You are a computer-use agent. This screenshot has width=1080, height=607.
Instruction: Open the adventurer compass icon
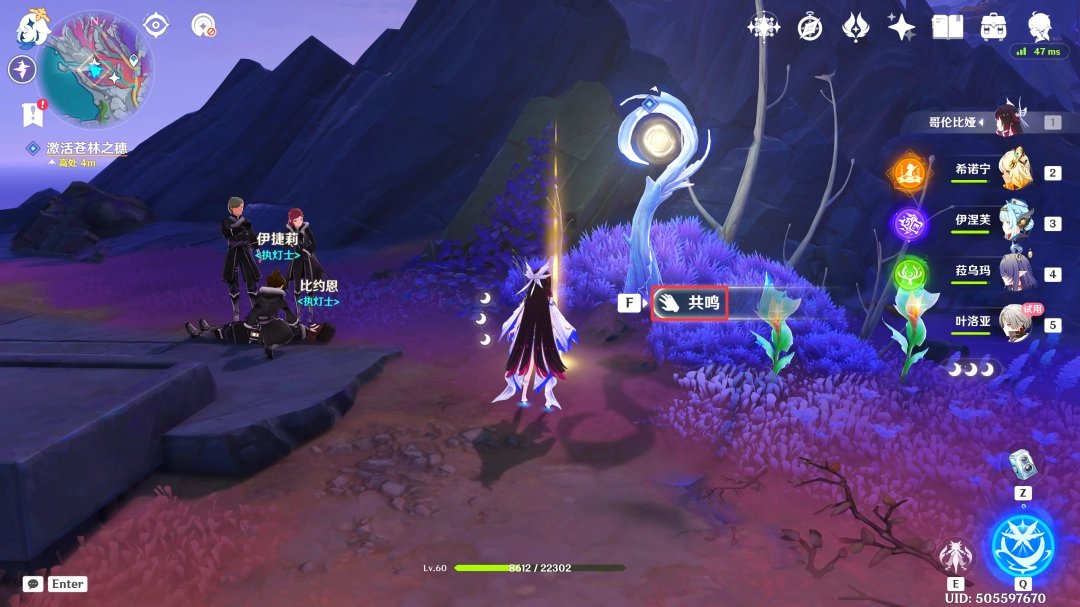point(810,27)
